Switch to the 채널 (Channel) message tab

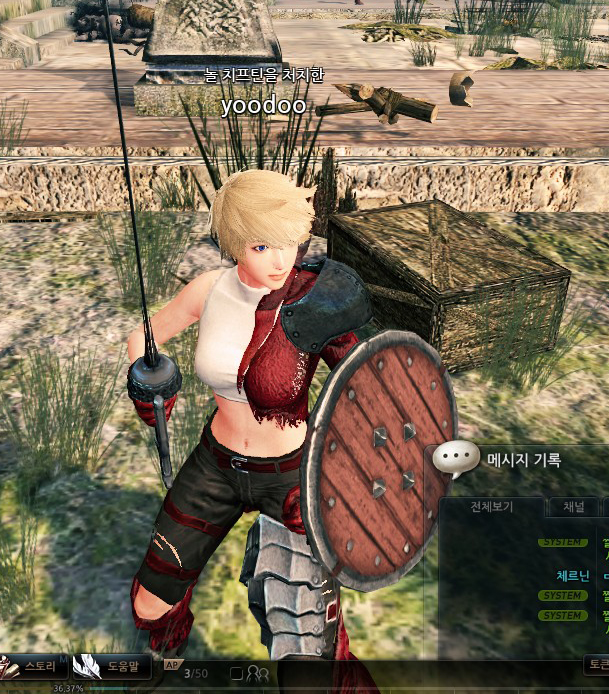point(574,507)
